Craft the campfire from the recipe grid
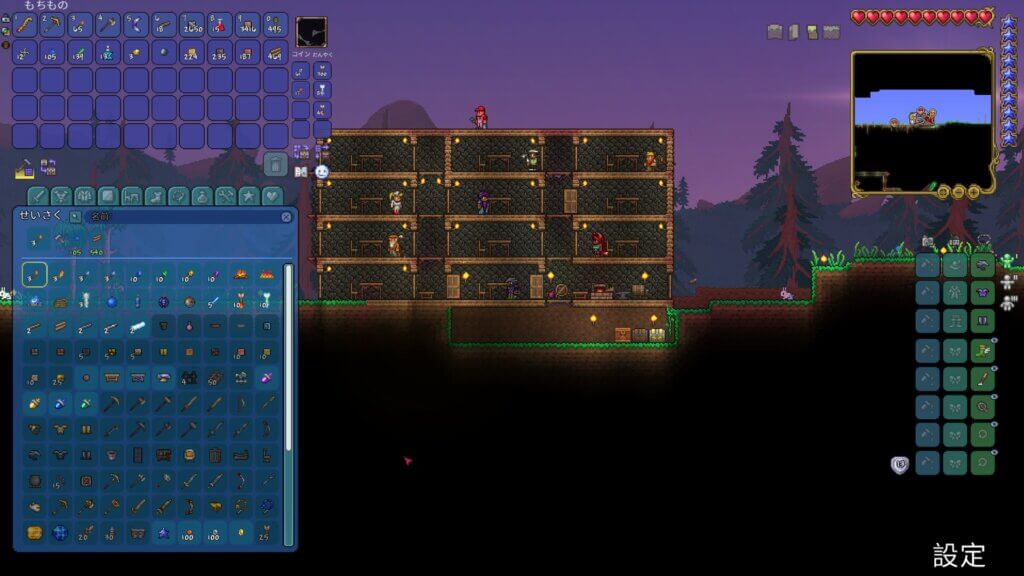1024x576 pixels. [x=240, y=273]
